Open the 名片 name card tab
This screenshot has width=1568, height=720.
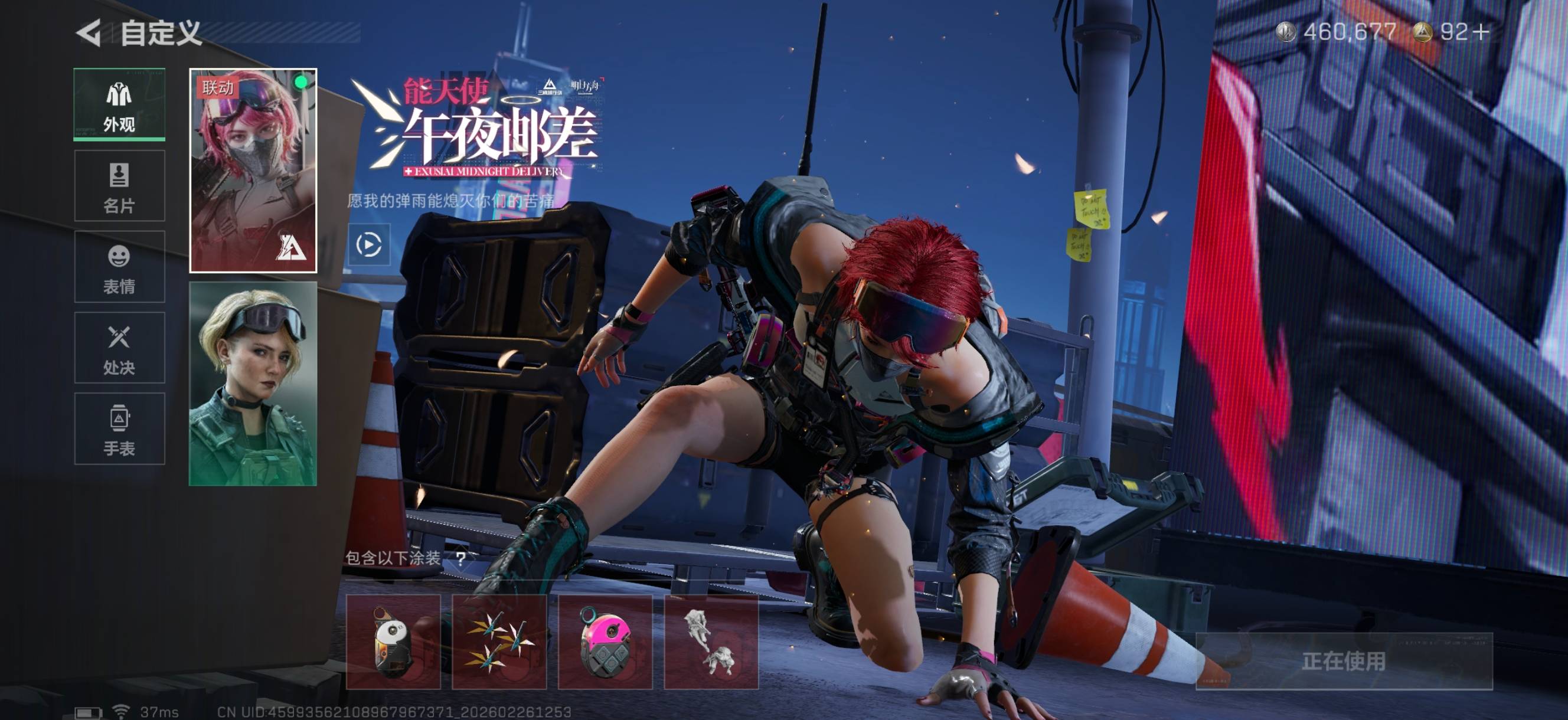119,186
